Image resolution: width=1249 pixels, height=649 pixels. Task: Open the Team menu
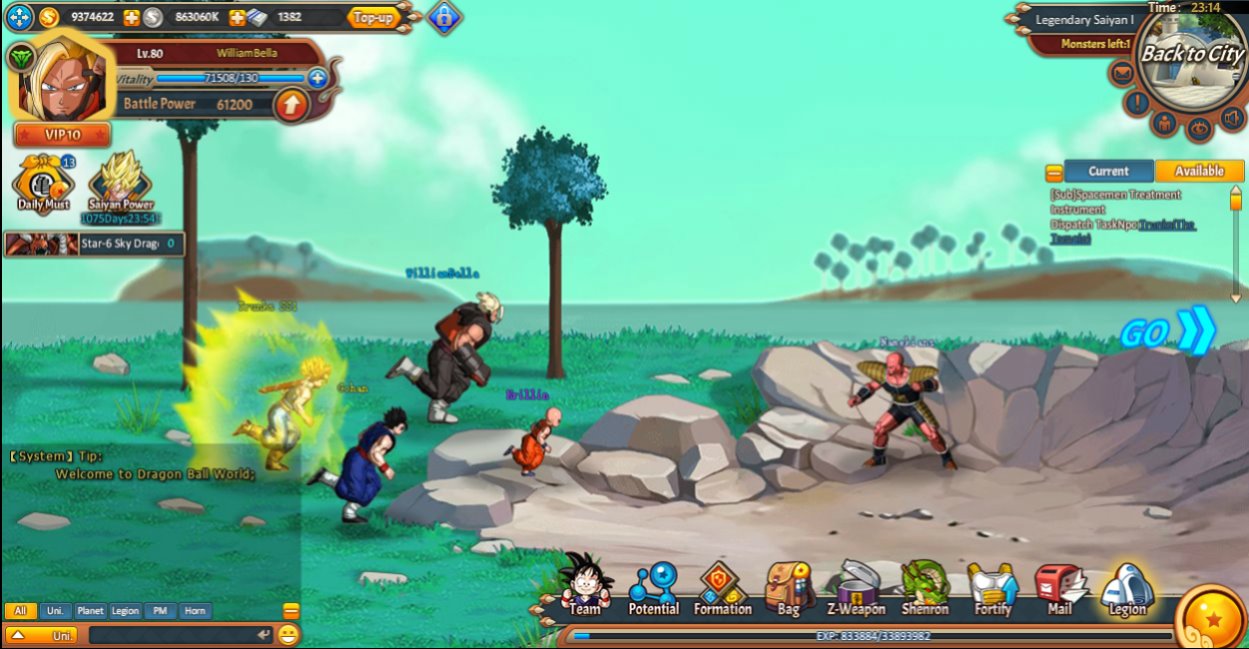(585, 586)
